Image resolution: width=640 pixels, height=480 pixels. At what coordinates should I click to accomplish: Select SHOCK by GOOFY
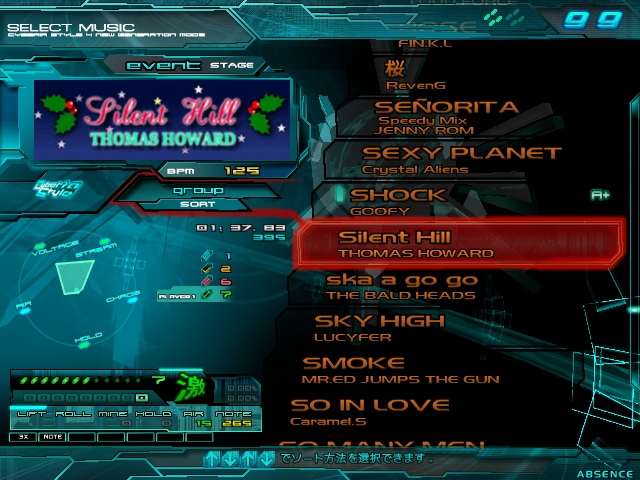coord(410,201)
